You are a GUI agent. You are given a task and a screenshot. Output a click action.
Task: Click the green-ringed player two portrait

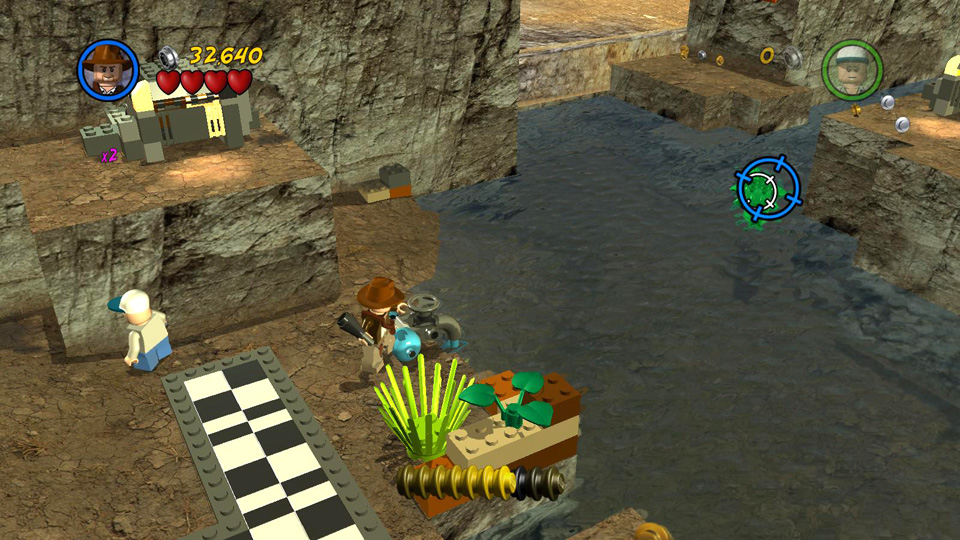pyautogui.click(x=852, y=70)
